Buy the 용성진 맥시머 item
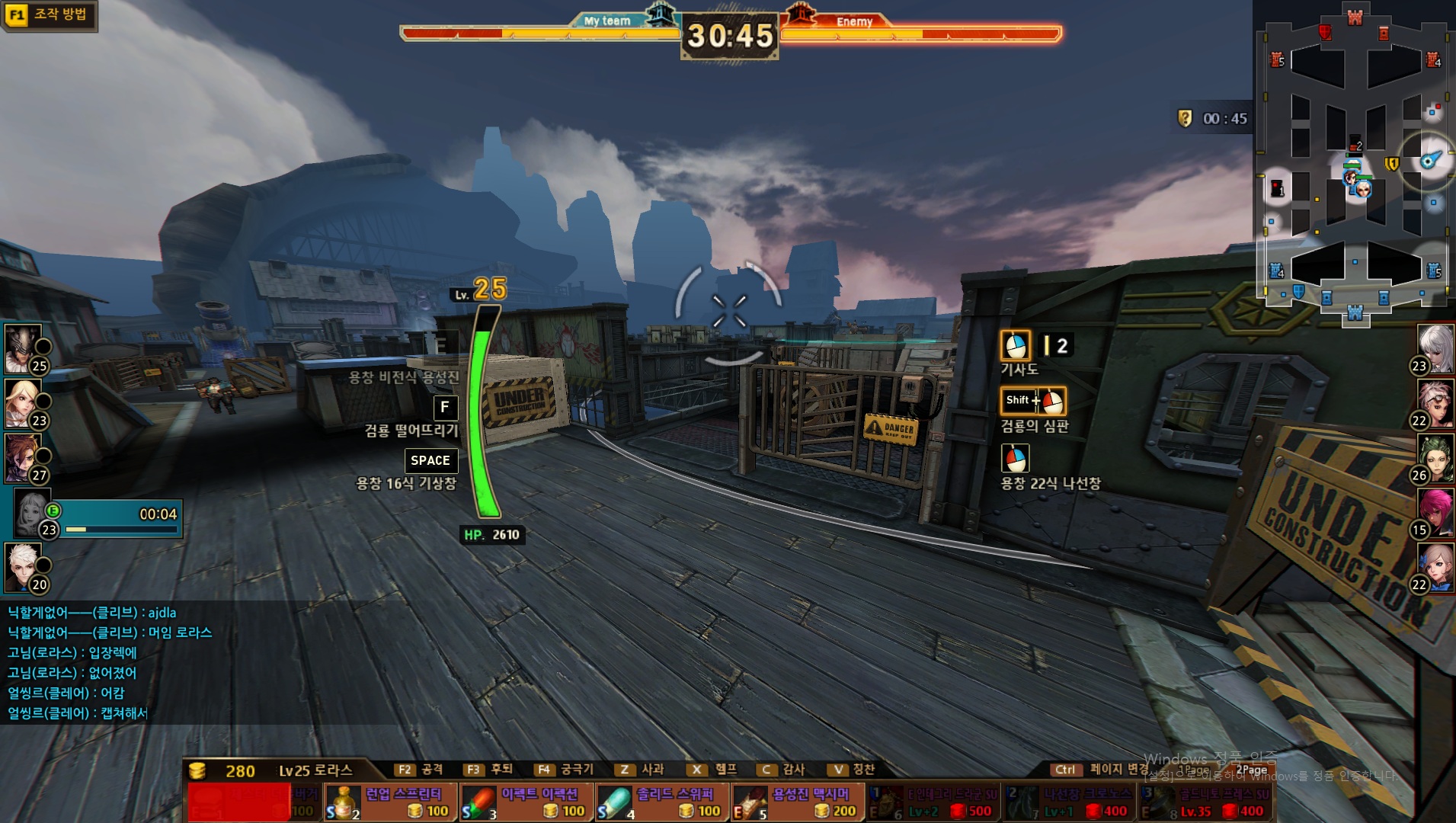Viewport: 1456px width, 823px height. tap(797, 802)
